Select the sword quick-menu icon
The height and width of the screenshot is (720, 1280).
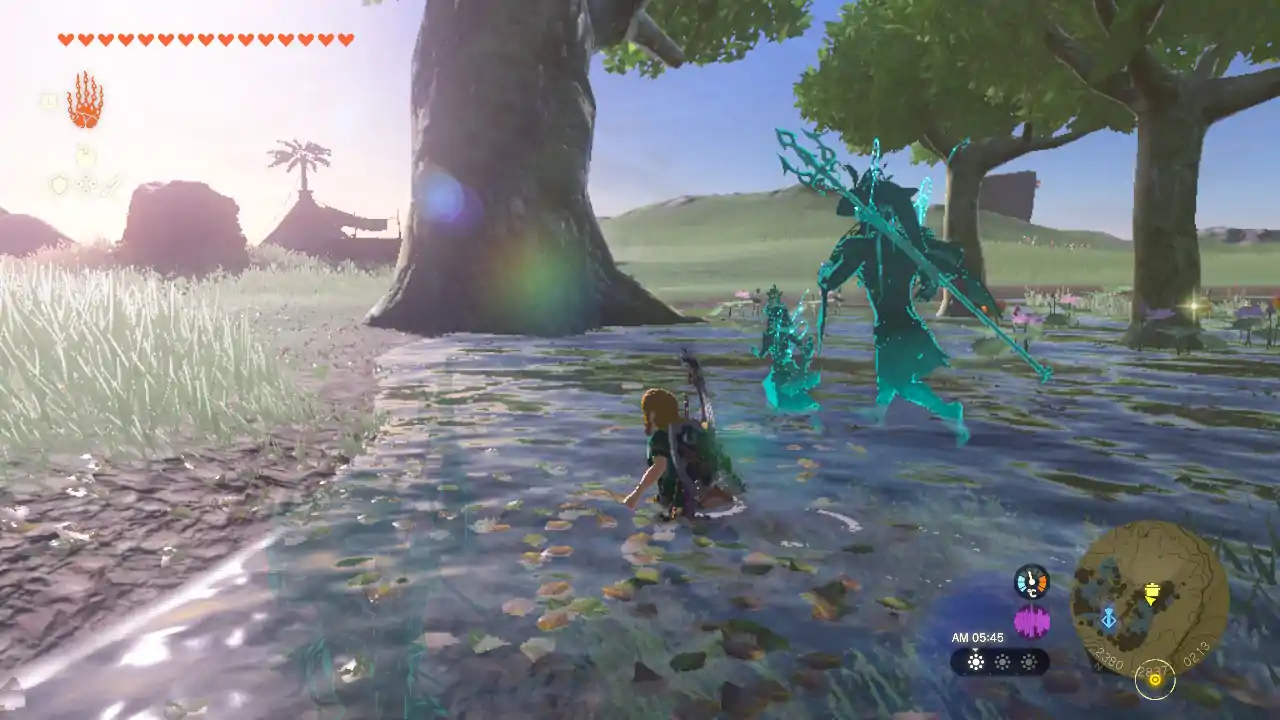point(110,185)
